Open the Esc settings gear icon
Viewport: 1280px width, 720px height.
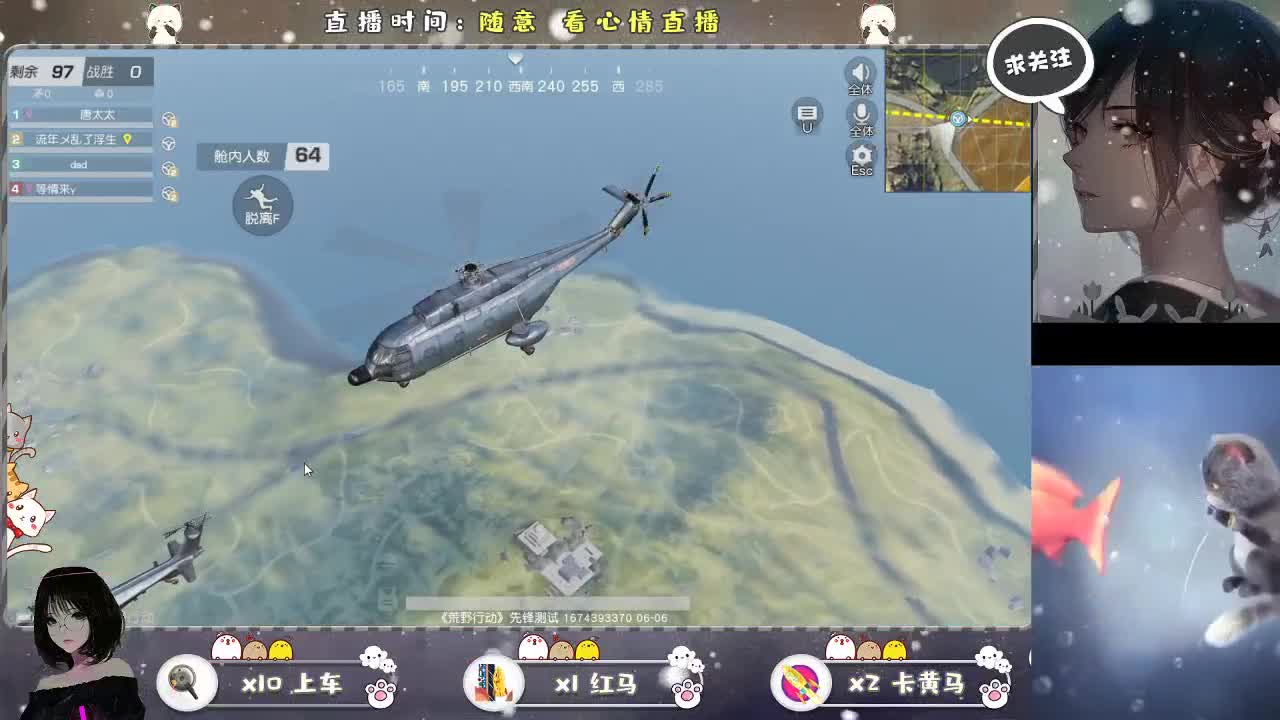(861, 155)
